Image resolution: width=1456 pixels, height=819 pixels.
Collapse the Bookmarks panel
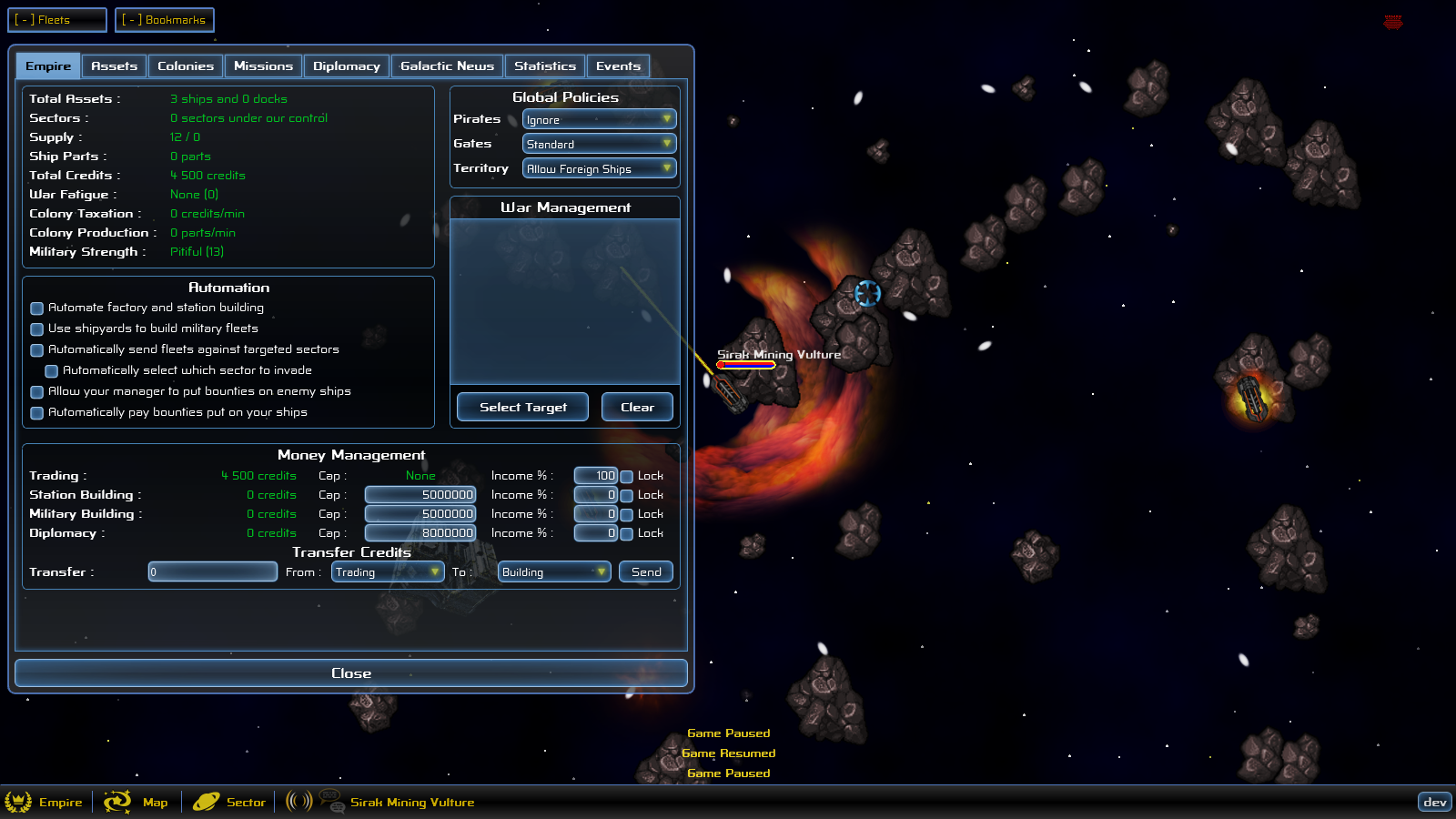coord(165,20)
